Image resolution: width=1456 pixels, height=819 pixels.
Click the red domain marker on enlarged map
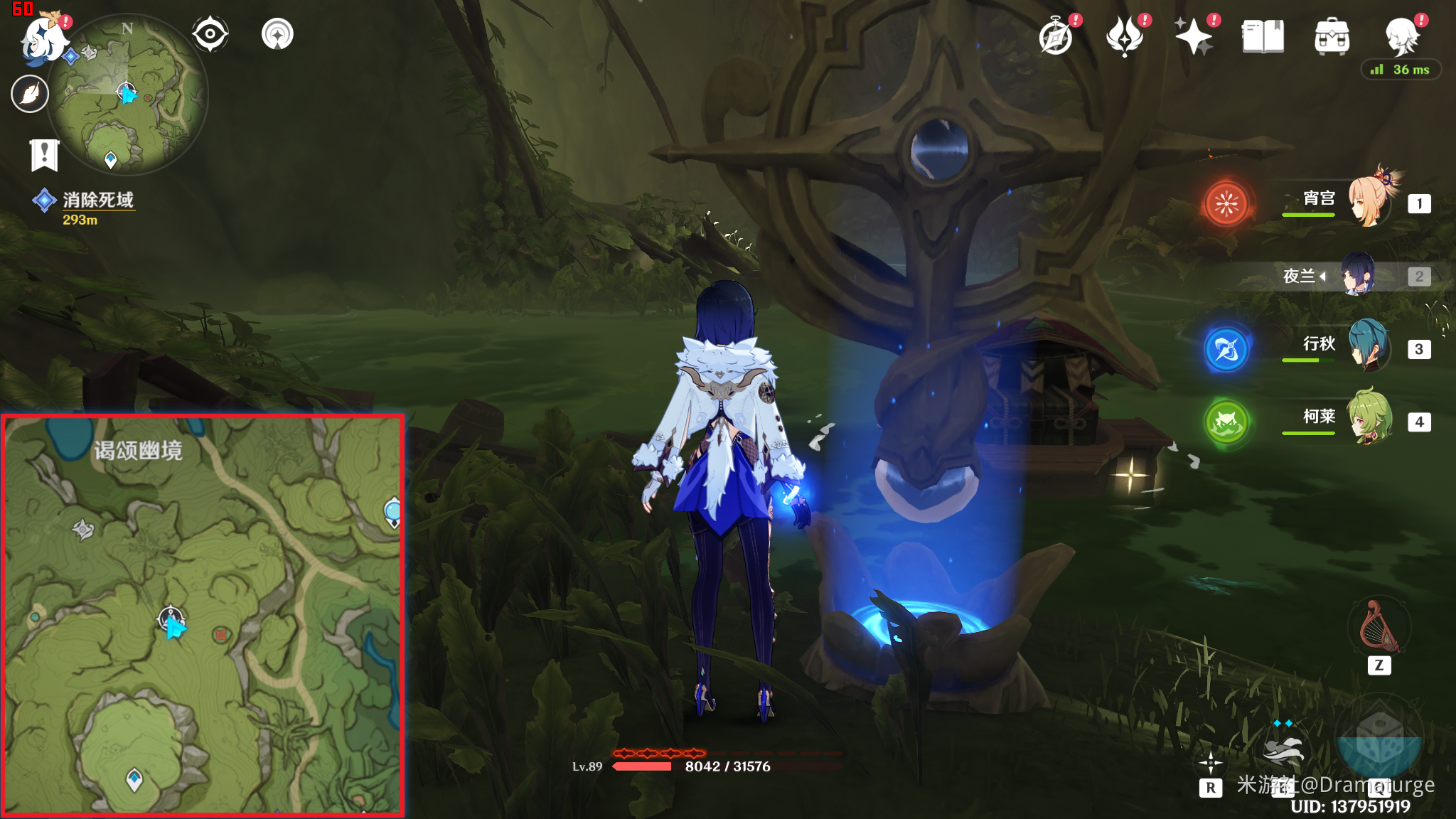pos(220,635)
